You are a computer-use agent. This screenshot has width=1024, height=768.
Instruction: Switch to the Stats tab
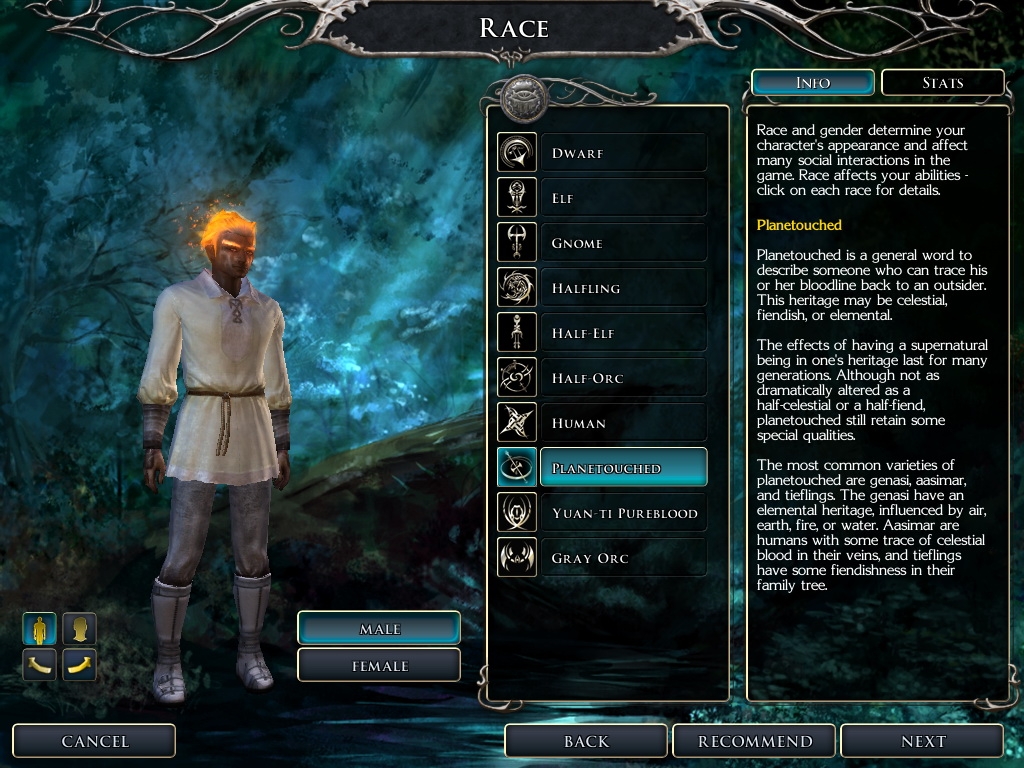(x=942, y=83)
